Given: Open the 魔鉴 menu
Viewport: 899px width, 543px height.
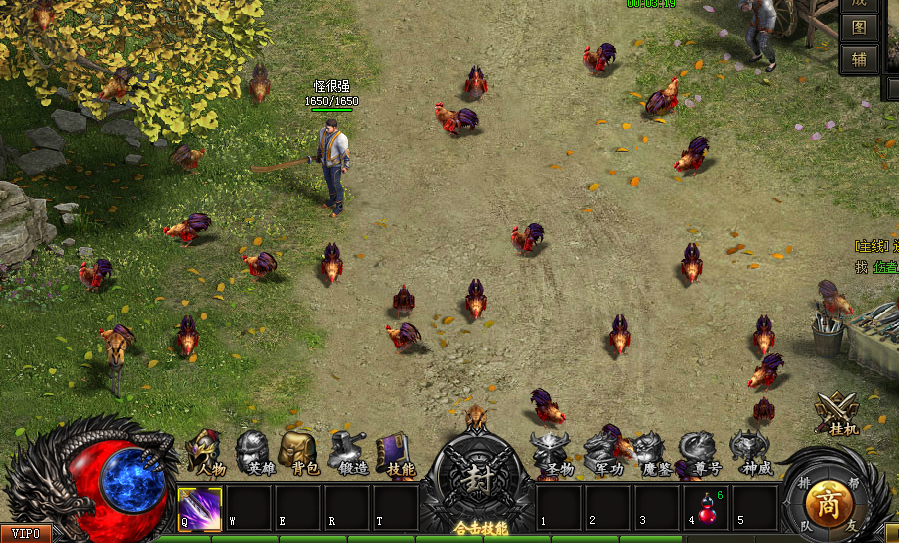Looking at the screenshot, I should (x=652, y=452).
